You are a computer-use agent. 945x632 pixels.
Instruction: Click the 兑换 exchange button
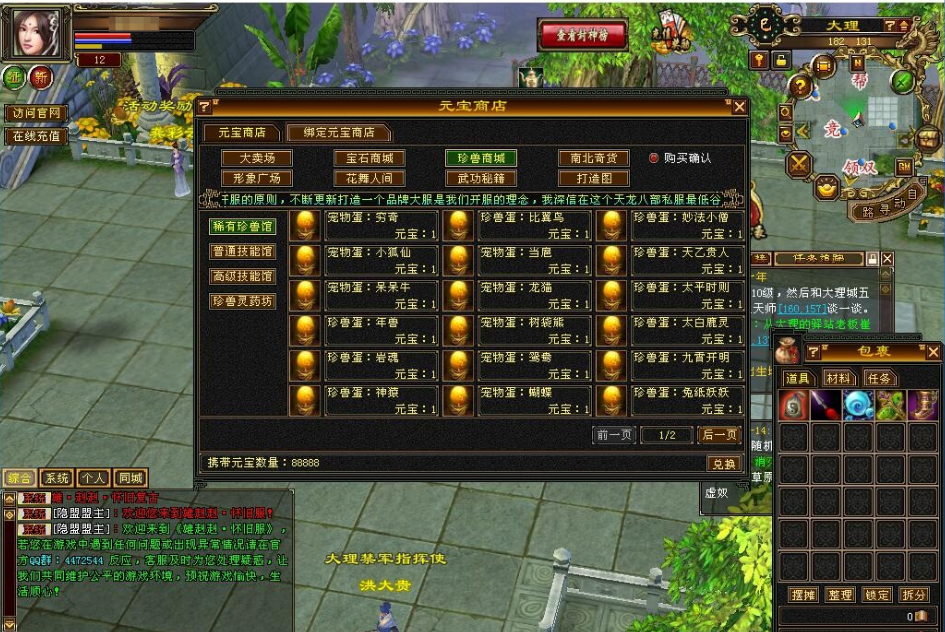(722, 464)
